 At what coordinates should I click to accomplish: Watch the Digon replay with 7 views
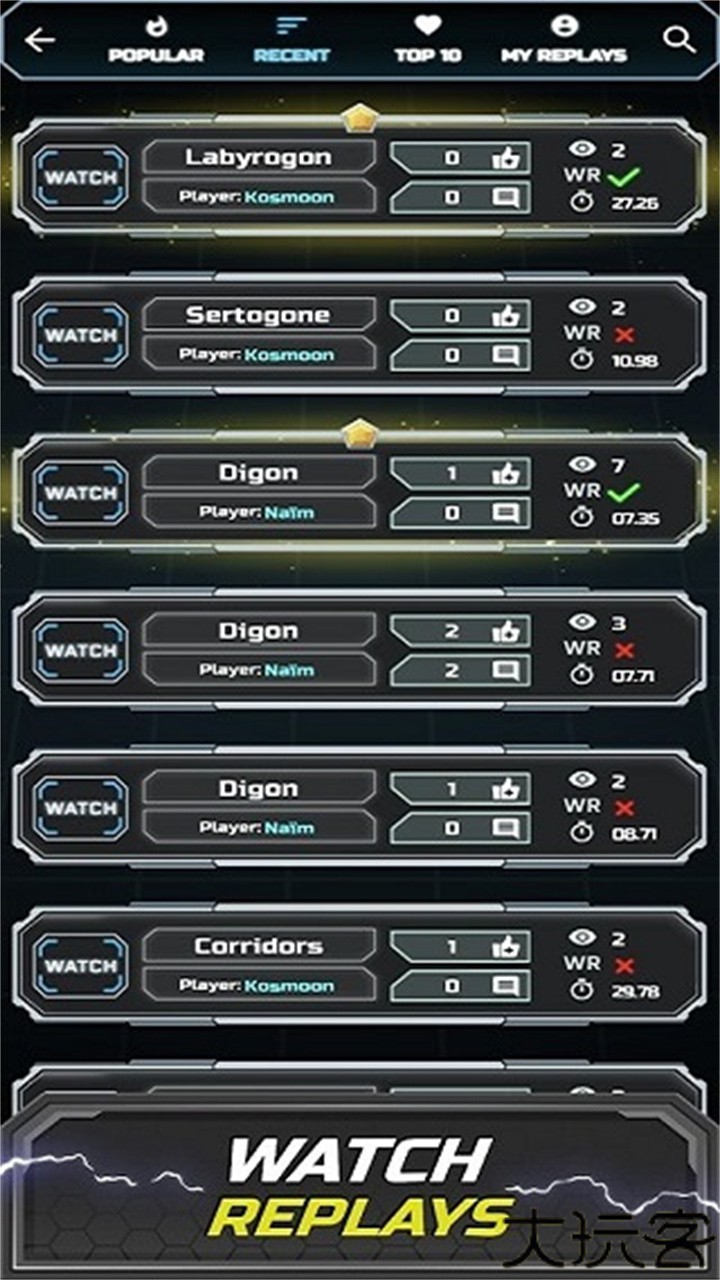81,493
